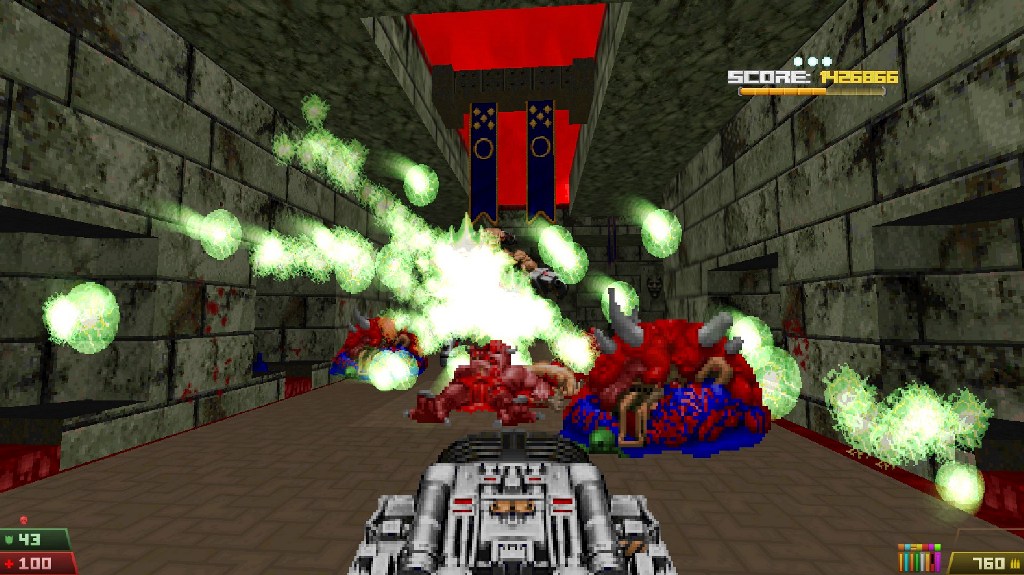Click the red skull key icon

point(23,522)
